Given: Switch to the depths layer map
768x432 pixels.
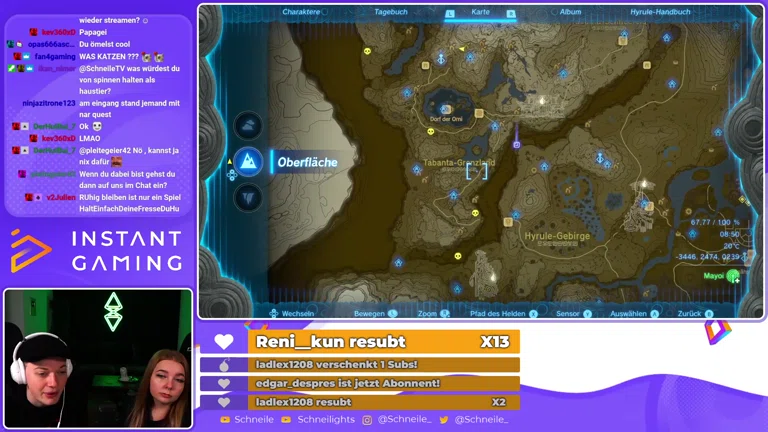Looking at the screenshot, I should click(x=248, y=197).
